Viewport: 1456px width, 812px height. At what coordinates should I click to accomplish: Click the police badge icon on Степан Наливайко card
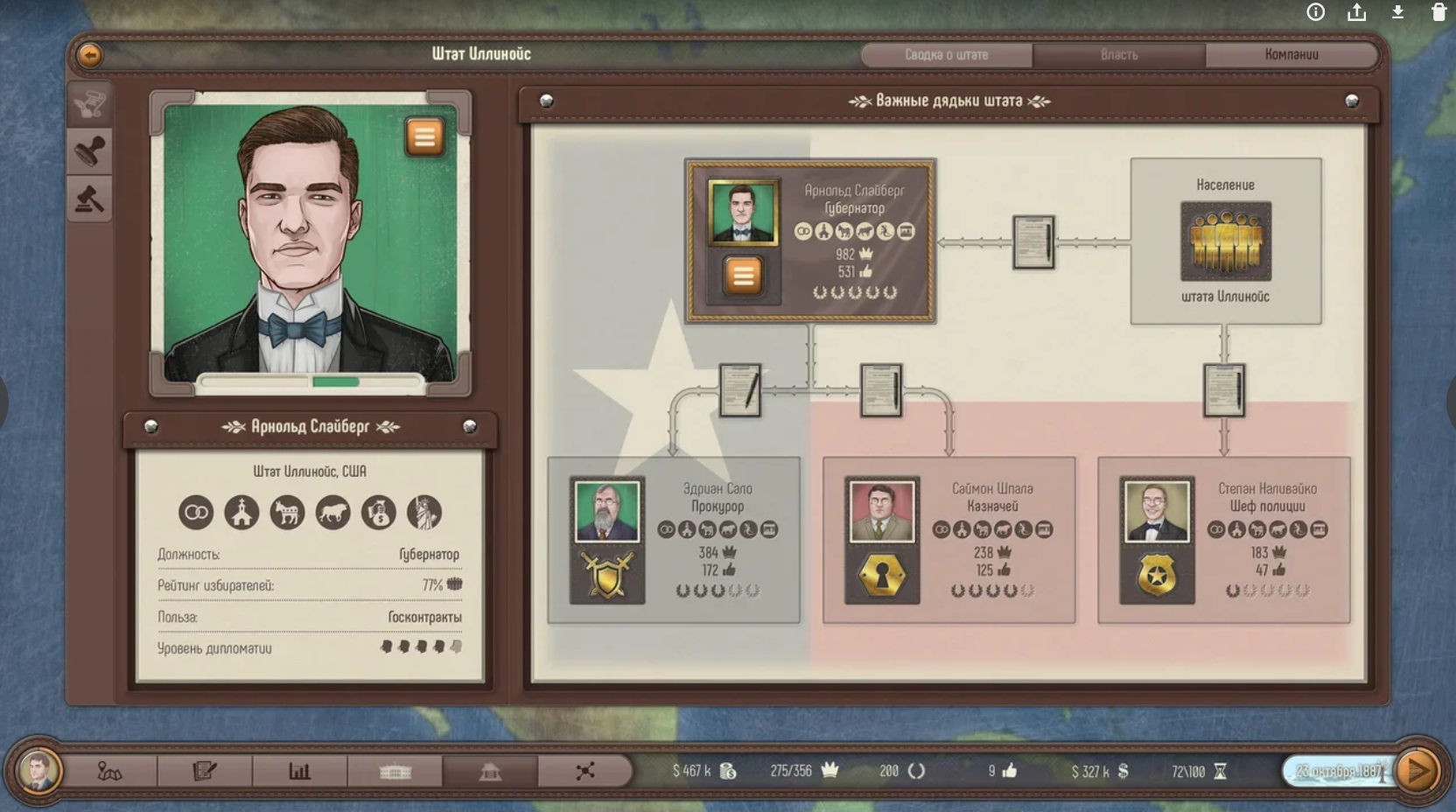1158,576
